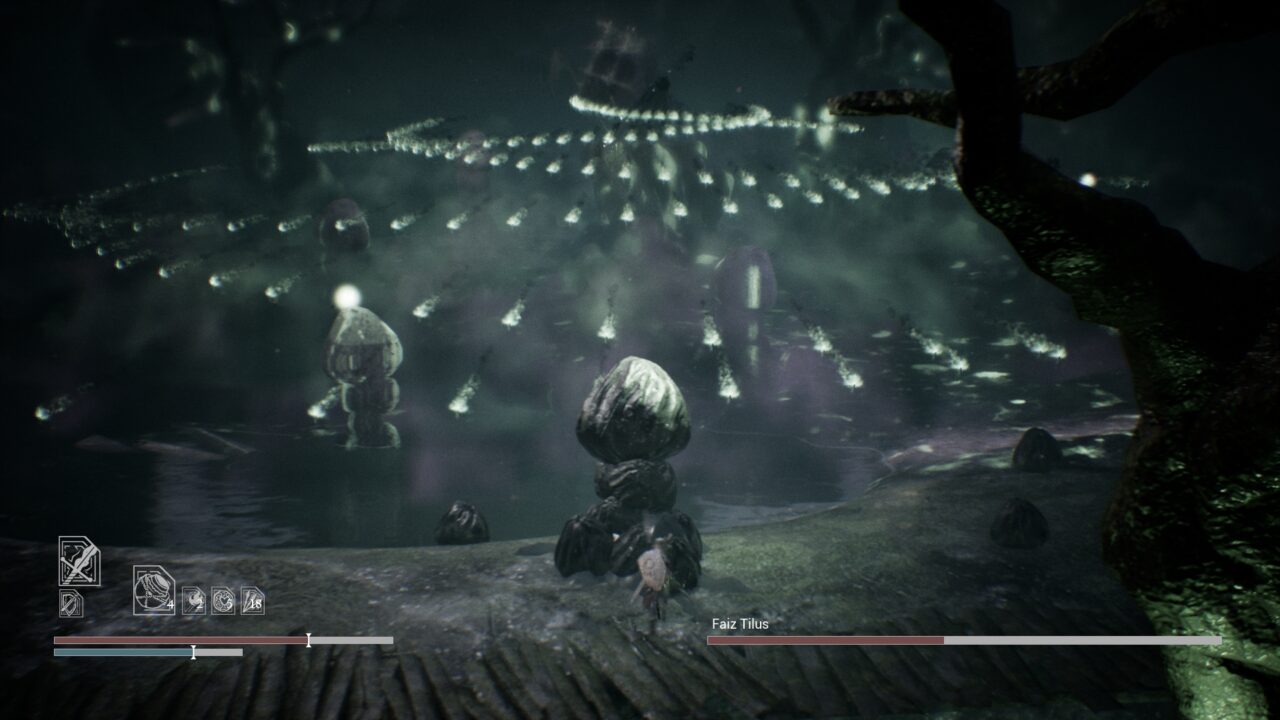Click the blue stamina bar marker
The height and width of the screenshot is (720, 1280).
(194, 652)
